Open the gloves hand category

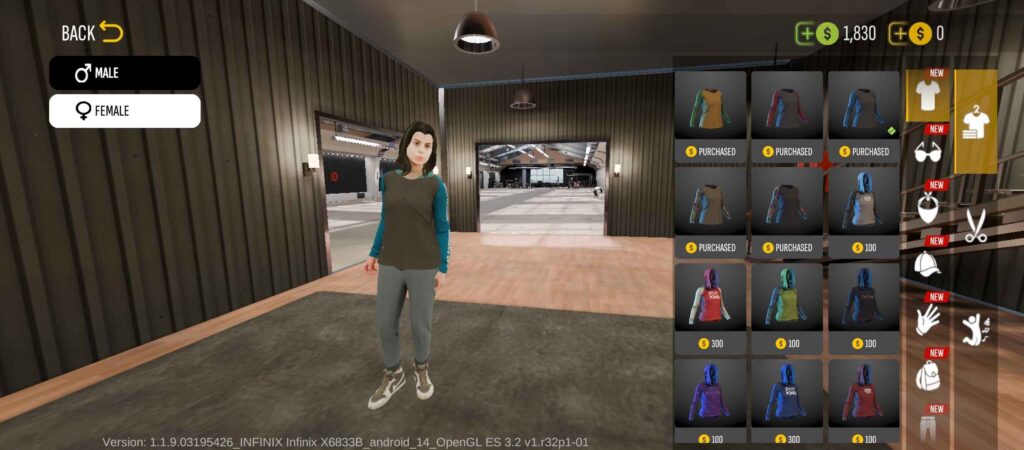[x=929, y=320]
